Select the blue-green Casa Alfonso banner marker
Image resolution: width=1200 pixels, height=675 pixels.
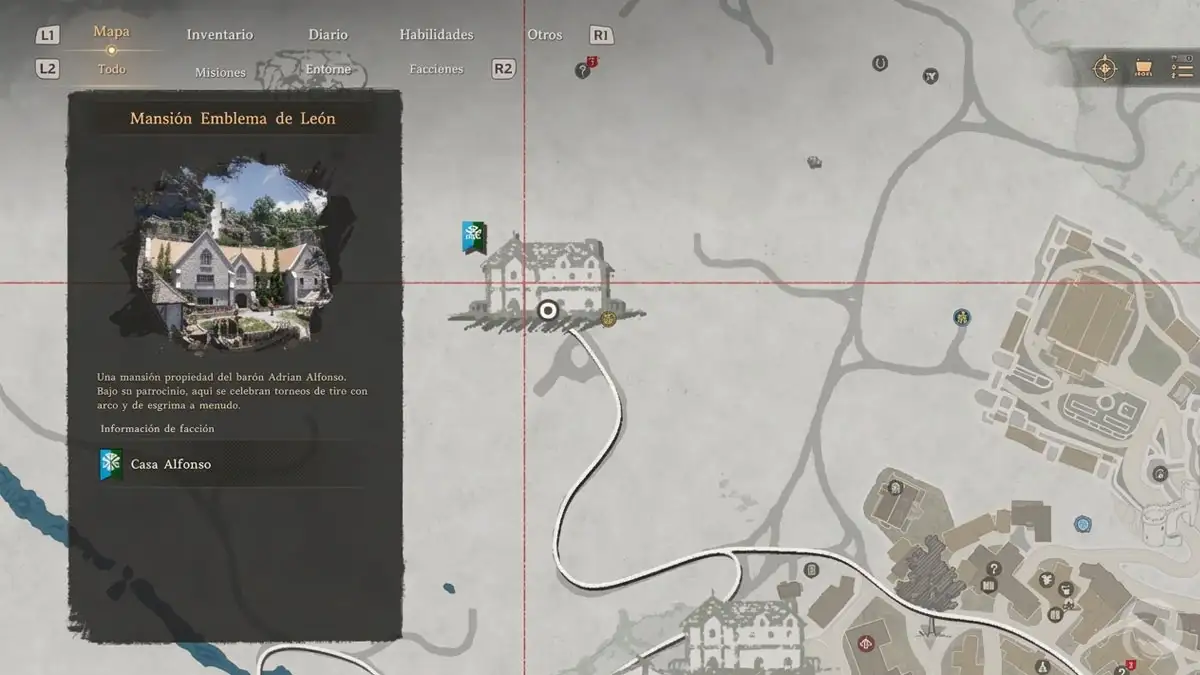coord(474,237)
